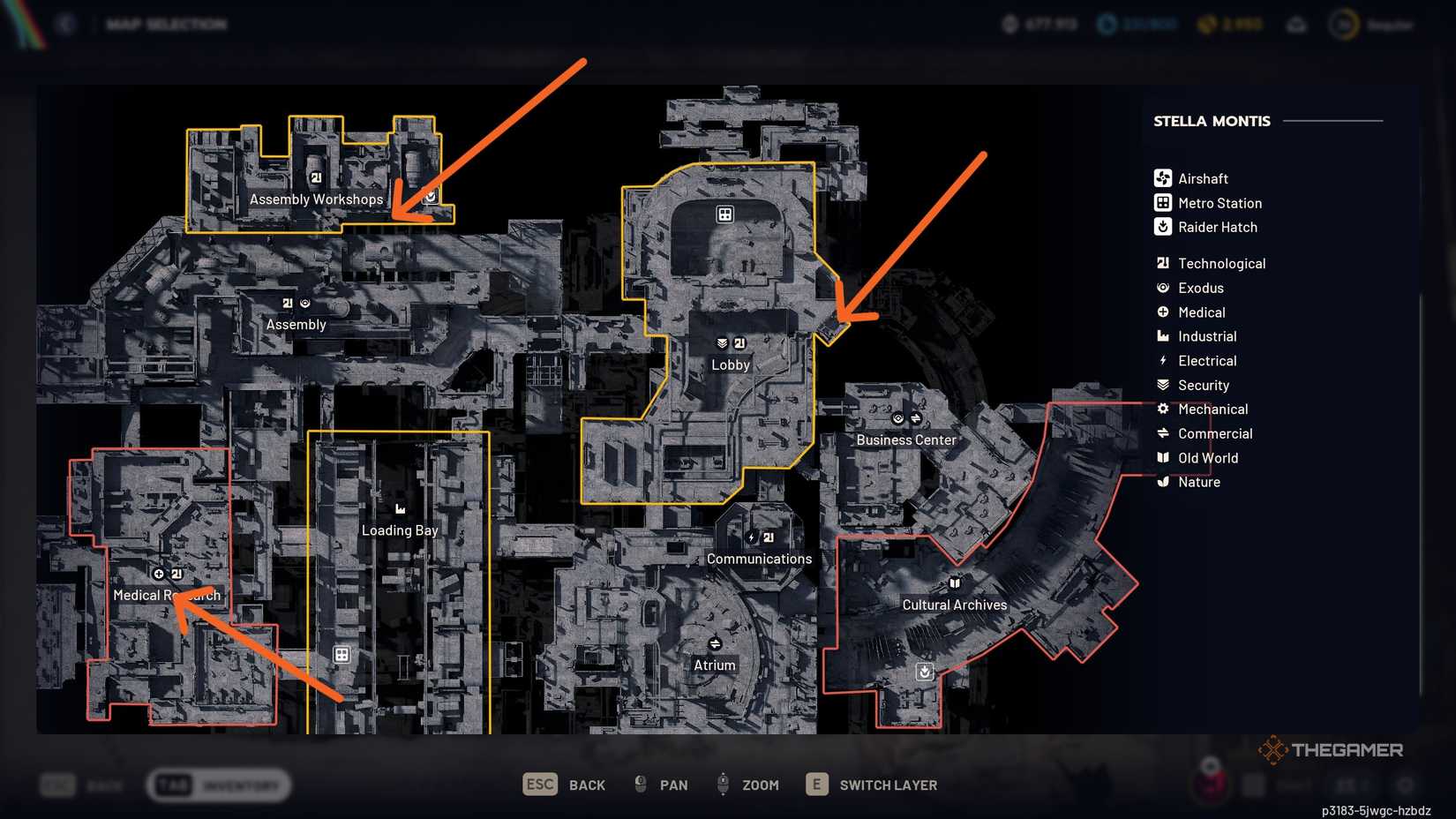Toggle the Technological legend entry
Viewport: 1456px width, 819px height.
tap(1221, 263)
